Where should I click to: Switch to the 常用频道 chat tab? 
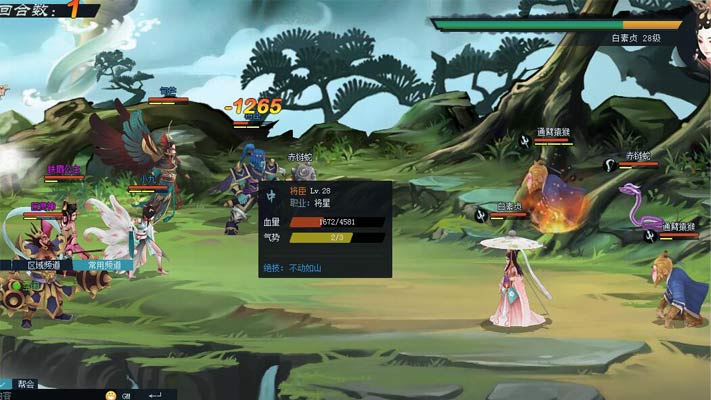[x=103, y=265]
